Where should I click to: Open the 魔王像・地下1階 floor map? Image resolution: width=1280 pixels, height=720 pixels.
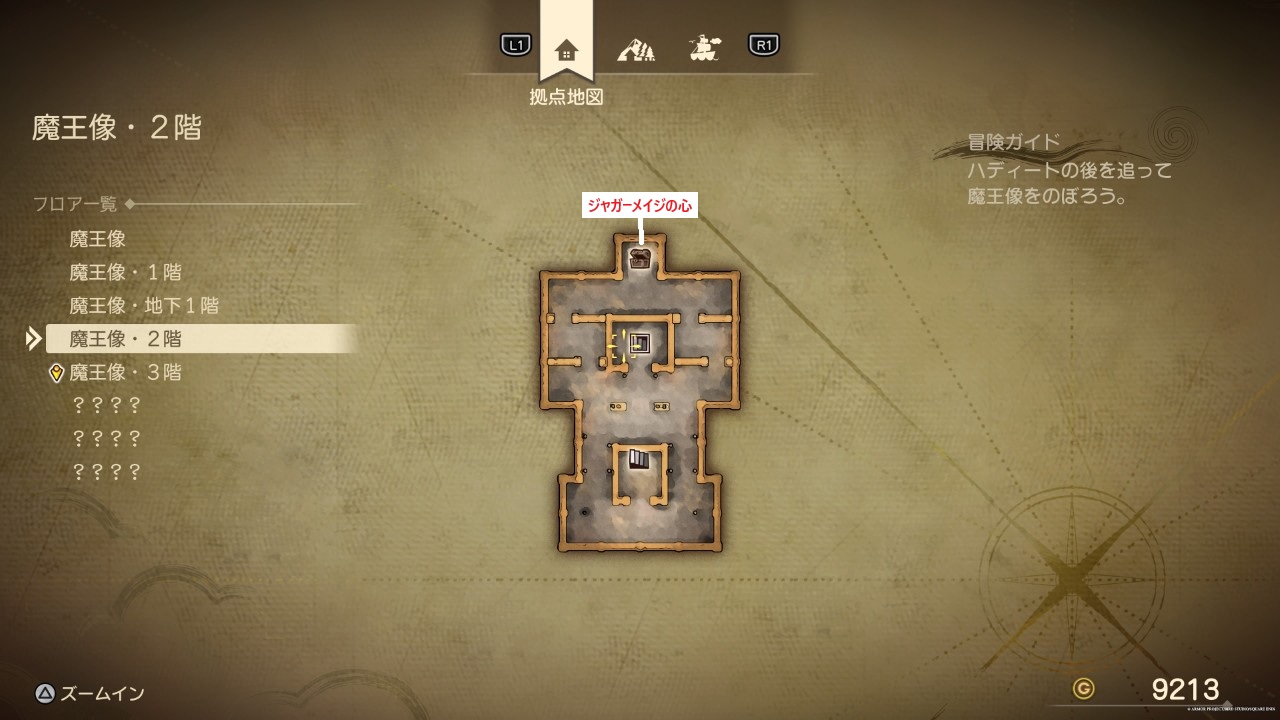click(x=144, y=305)
